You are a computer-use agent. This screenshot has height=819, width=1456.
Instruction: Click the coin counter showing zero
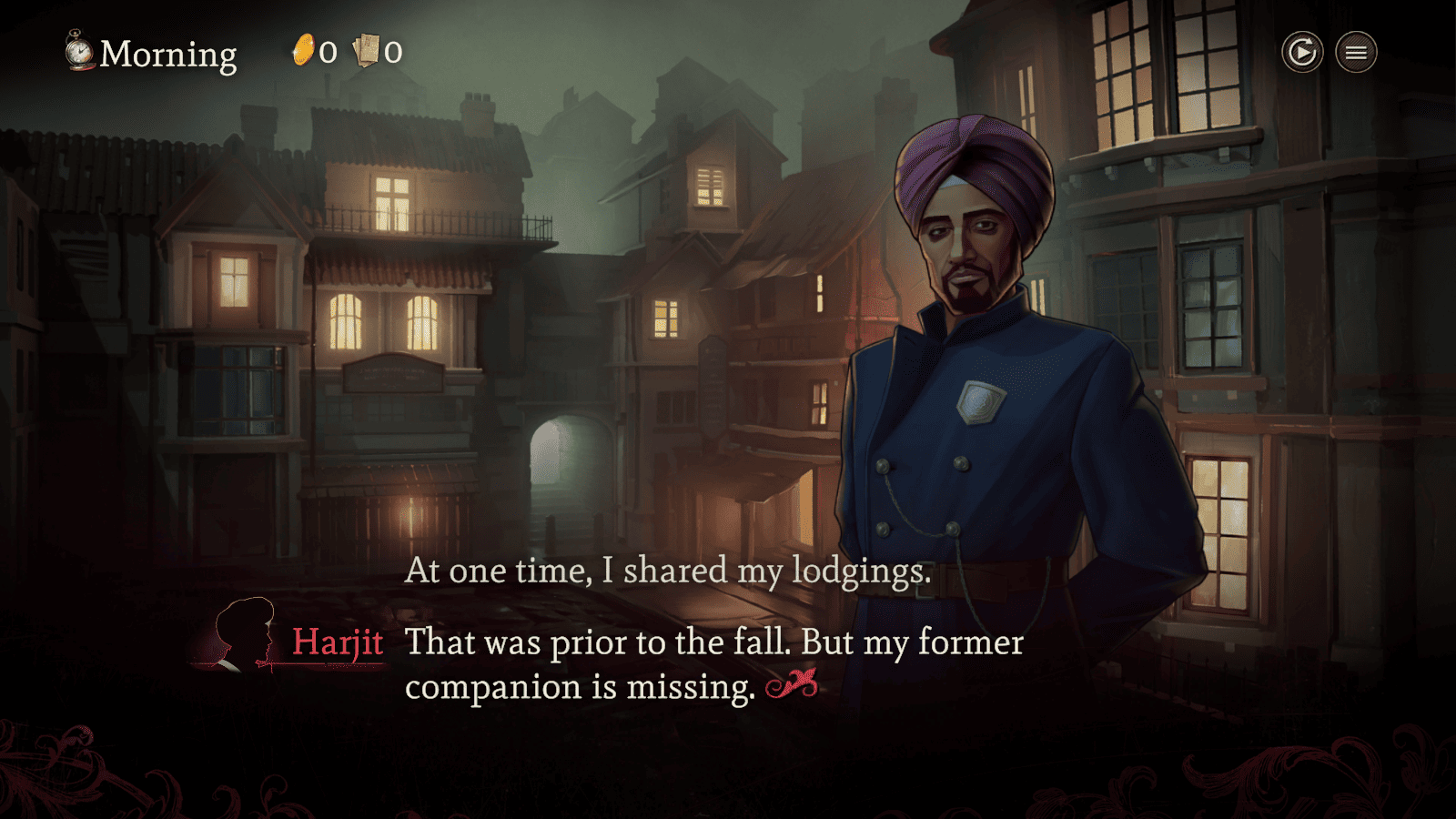point(328,53)
